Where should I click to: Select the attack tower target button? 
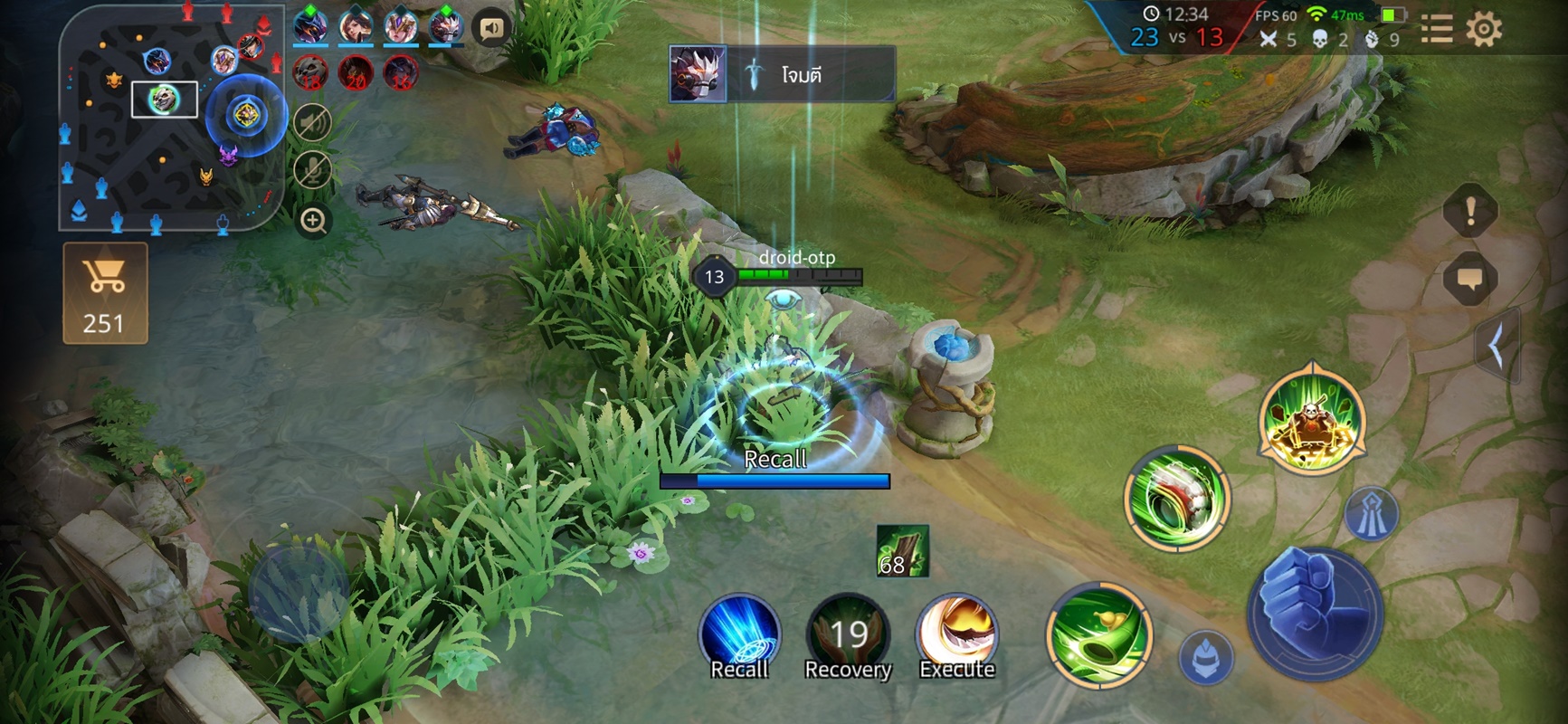[1372, 514]
